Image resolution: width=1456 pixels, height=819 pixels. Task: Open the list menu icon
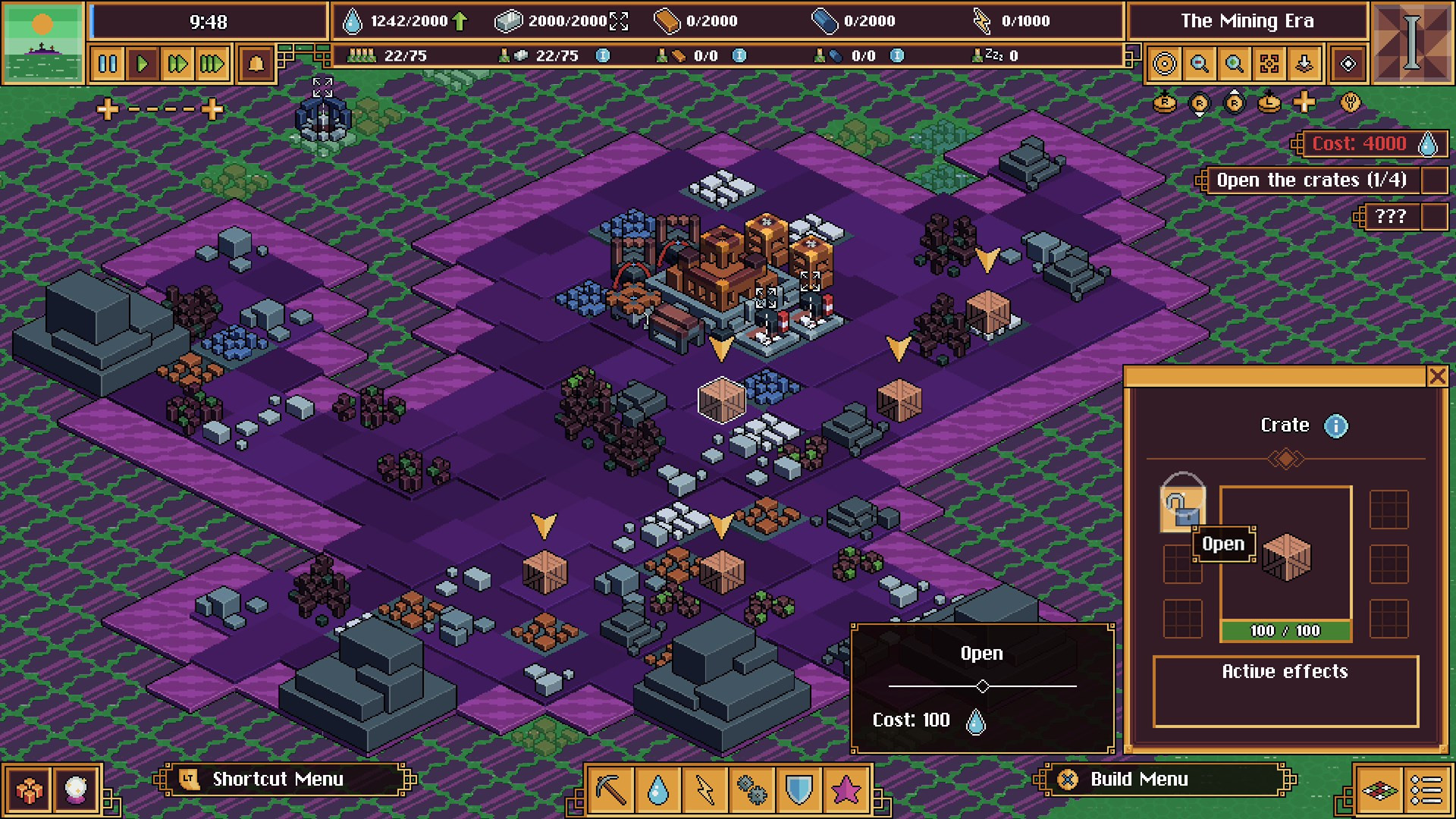(1426, 790)
